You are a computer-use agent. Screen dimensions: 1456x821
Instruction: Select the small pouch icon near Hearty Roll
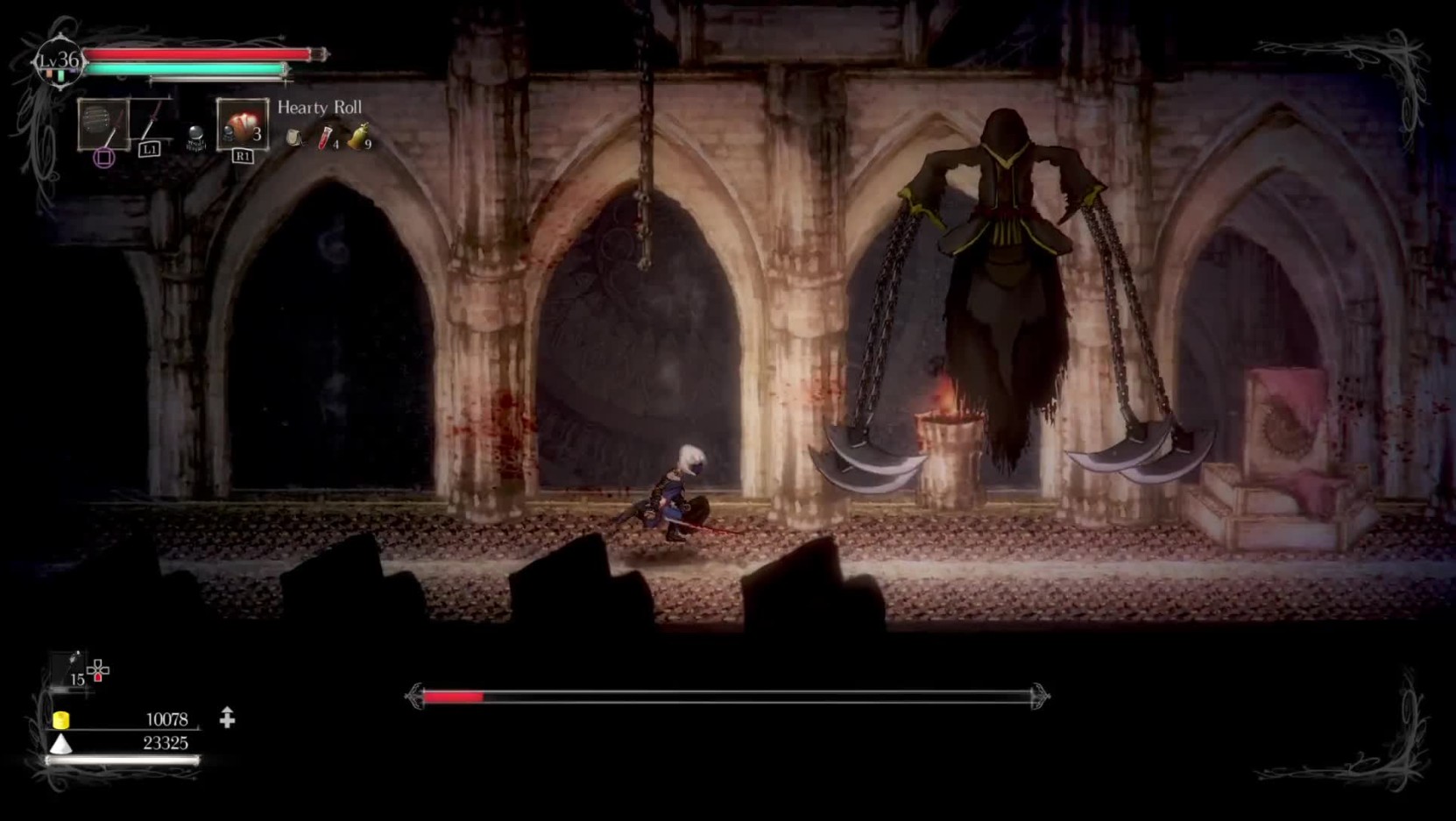(x=294, y=137)
